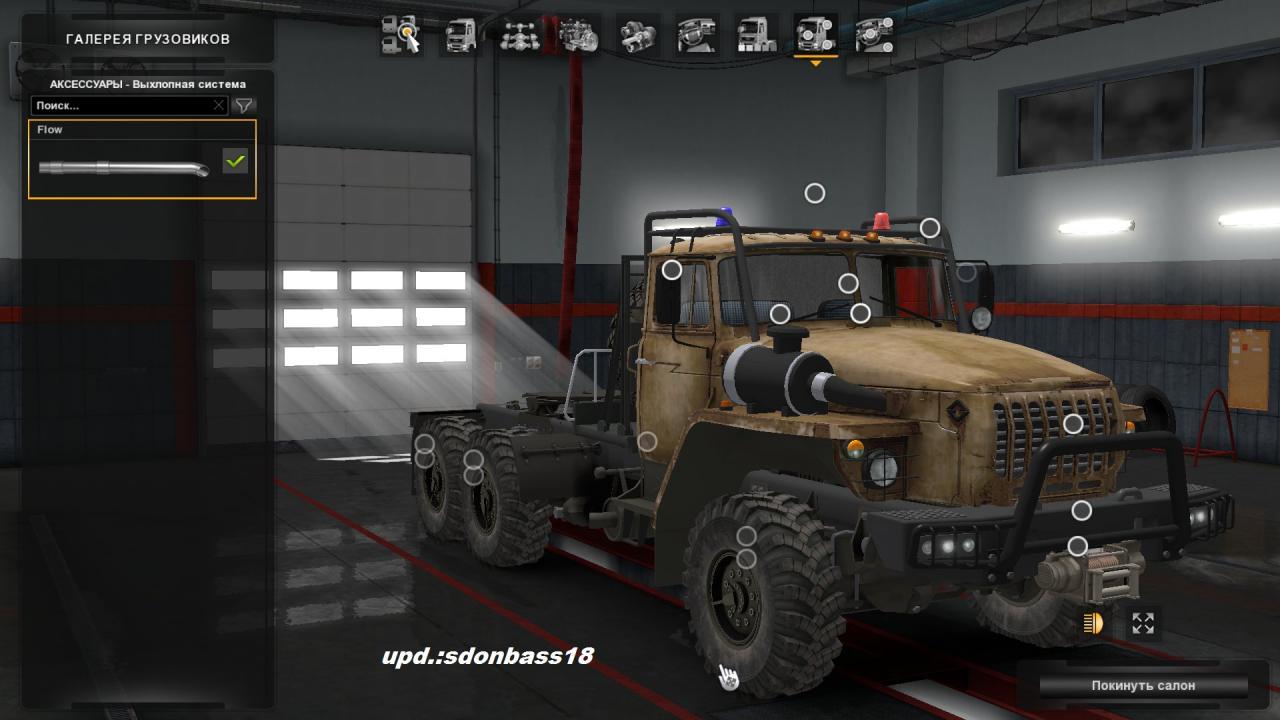This screenshot has height=720, width=1280.
Task: Select the accessory node above the cab roof
Action: click(x=815, y=193)
